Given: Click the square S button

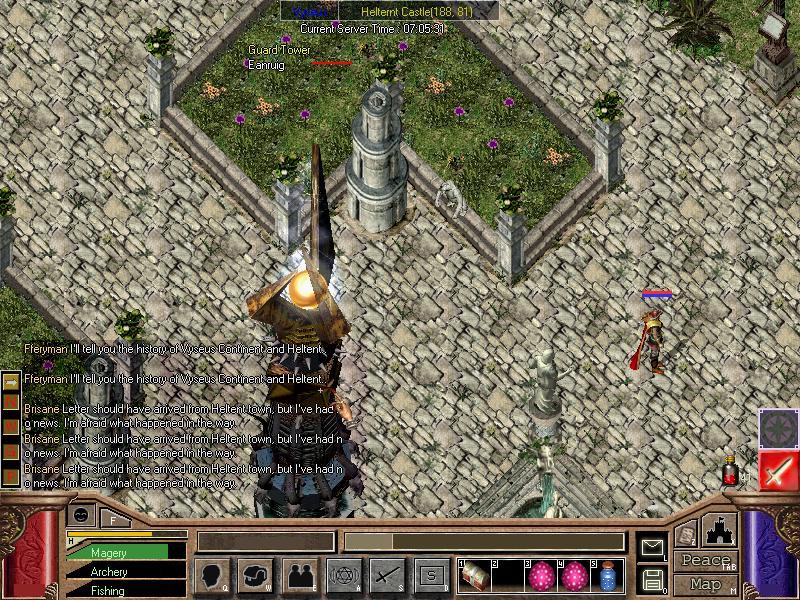Looking at the screenshot, I should (431, 575).
